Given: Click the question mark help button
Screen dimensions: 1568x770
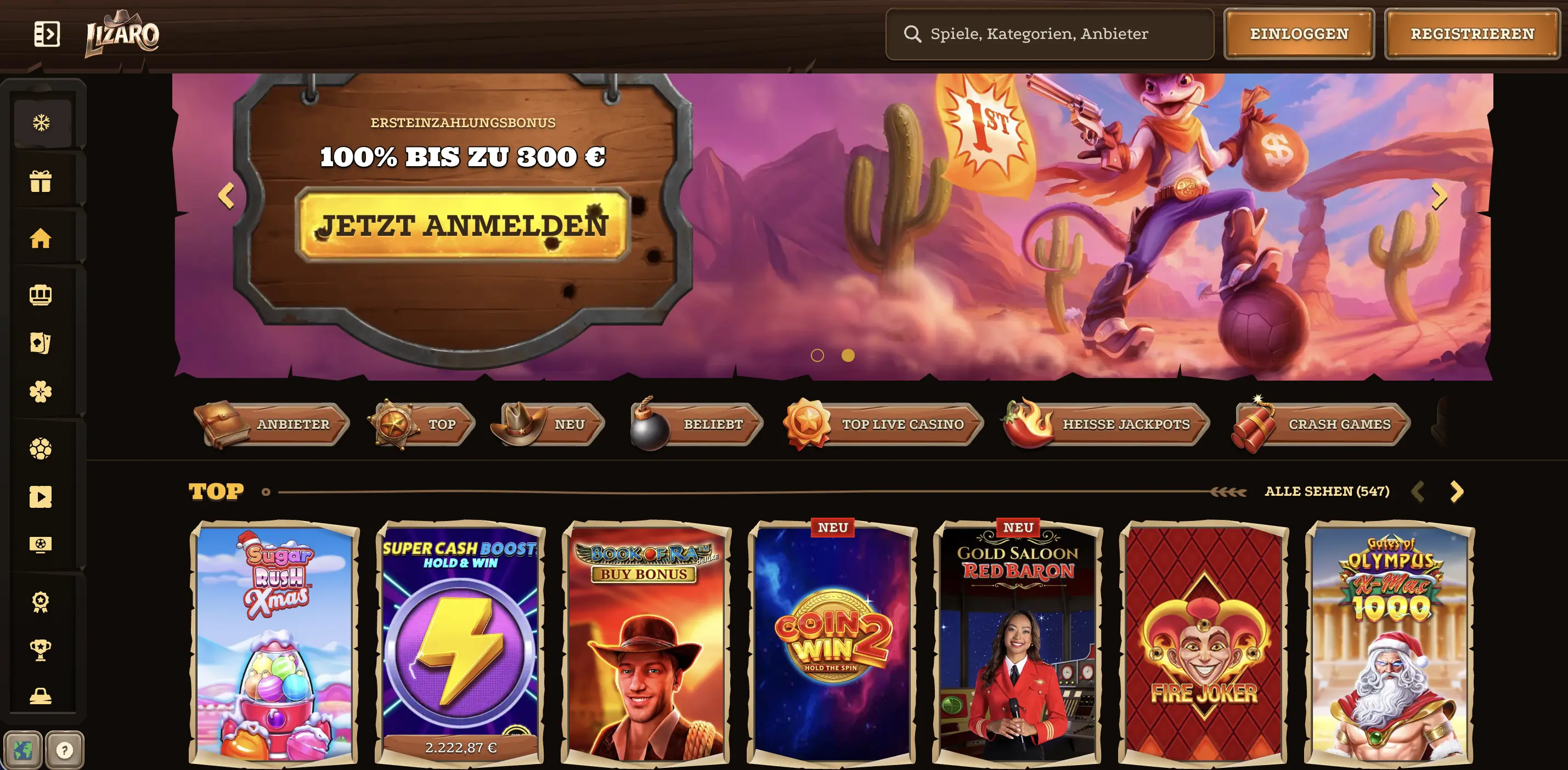Looking at the screenshot, I should point(65,750).
